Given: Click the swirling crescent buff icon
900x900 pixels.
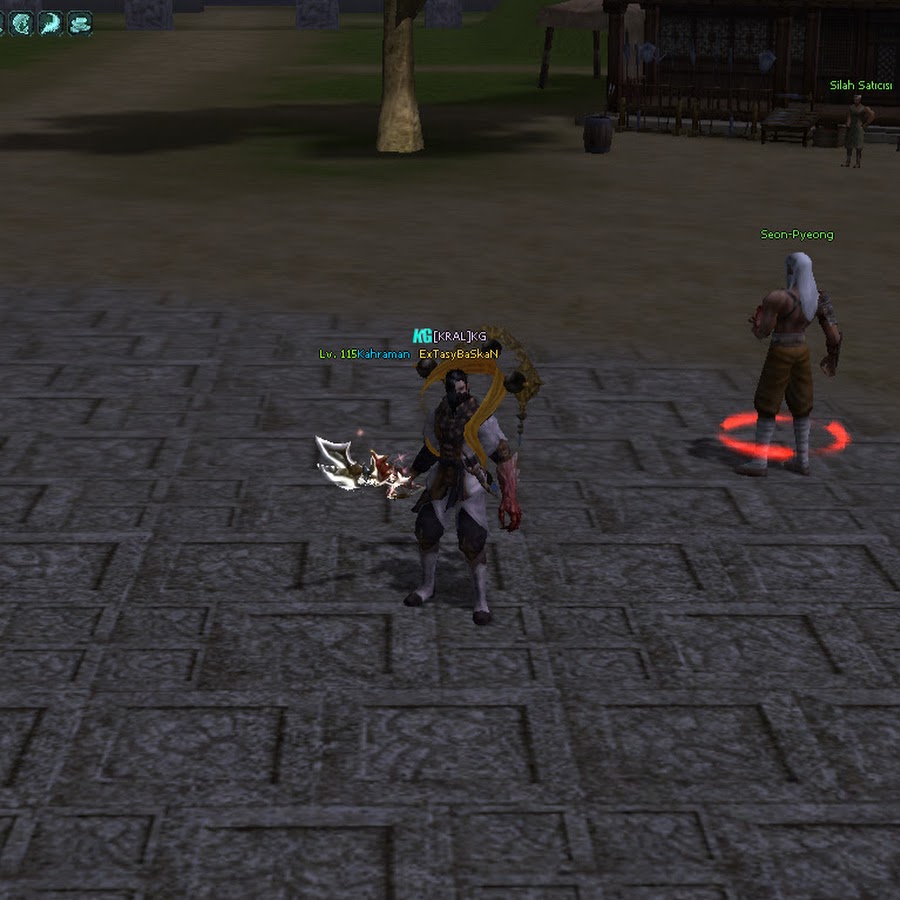Looking at the screenshot, I should pos(22,23).
